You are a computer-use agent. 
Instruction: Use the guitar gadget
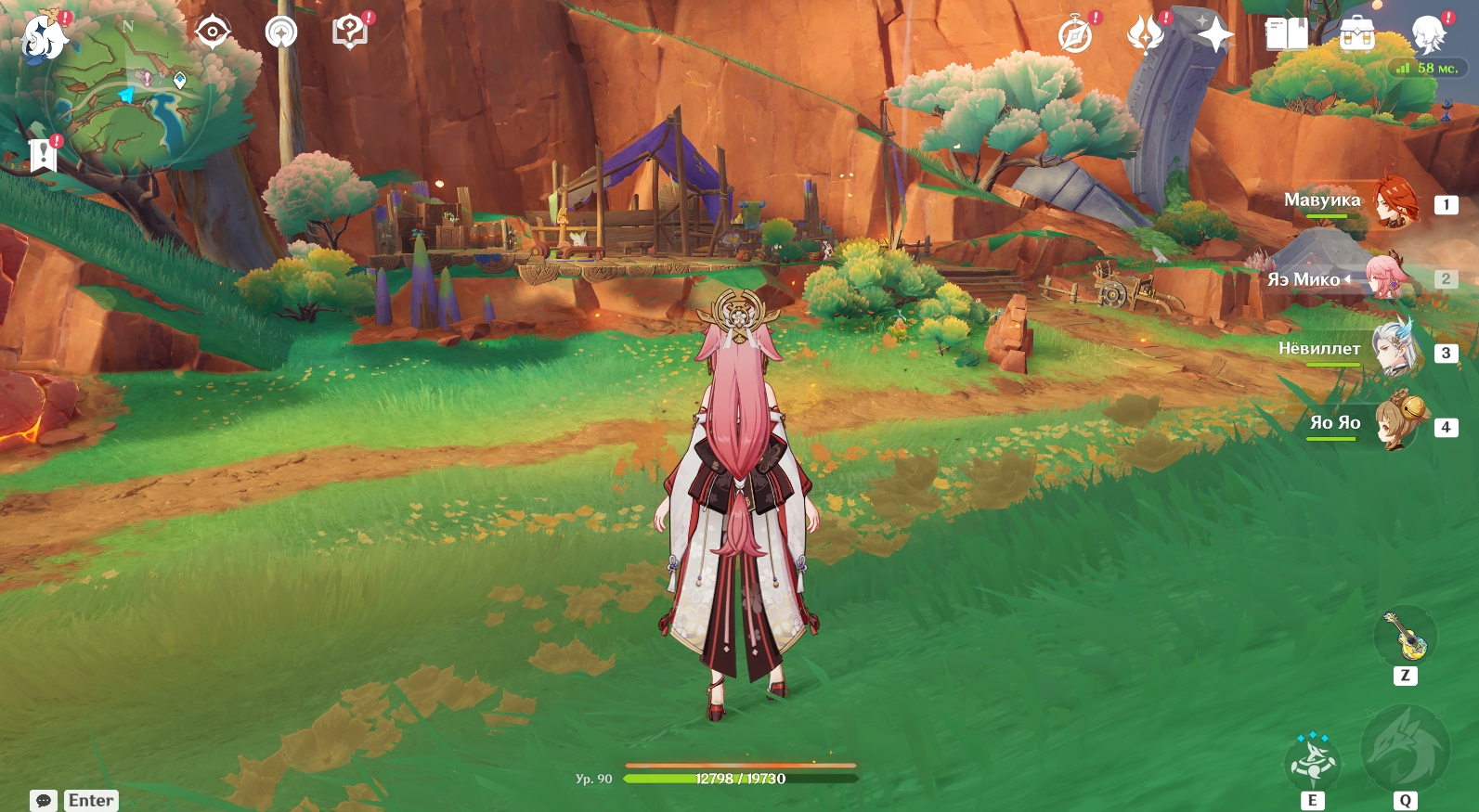pyautogui.click(x=1406, y=637)
